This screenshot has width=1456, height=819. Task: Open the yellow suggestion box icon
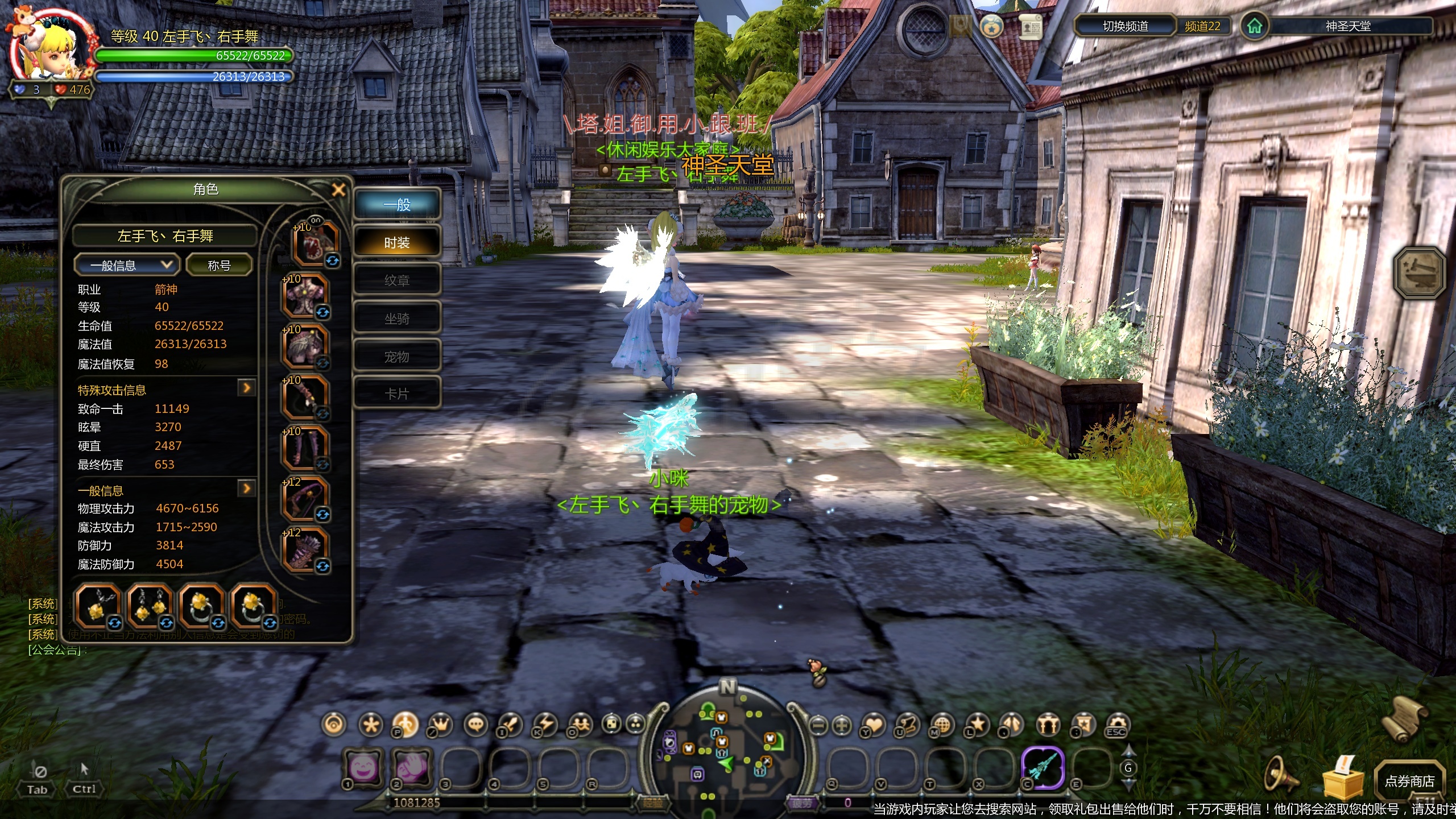pyautogui.click(x=1343, y=777)
